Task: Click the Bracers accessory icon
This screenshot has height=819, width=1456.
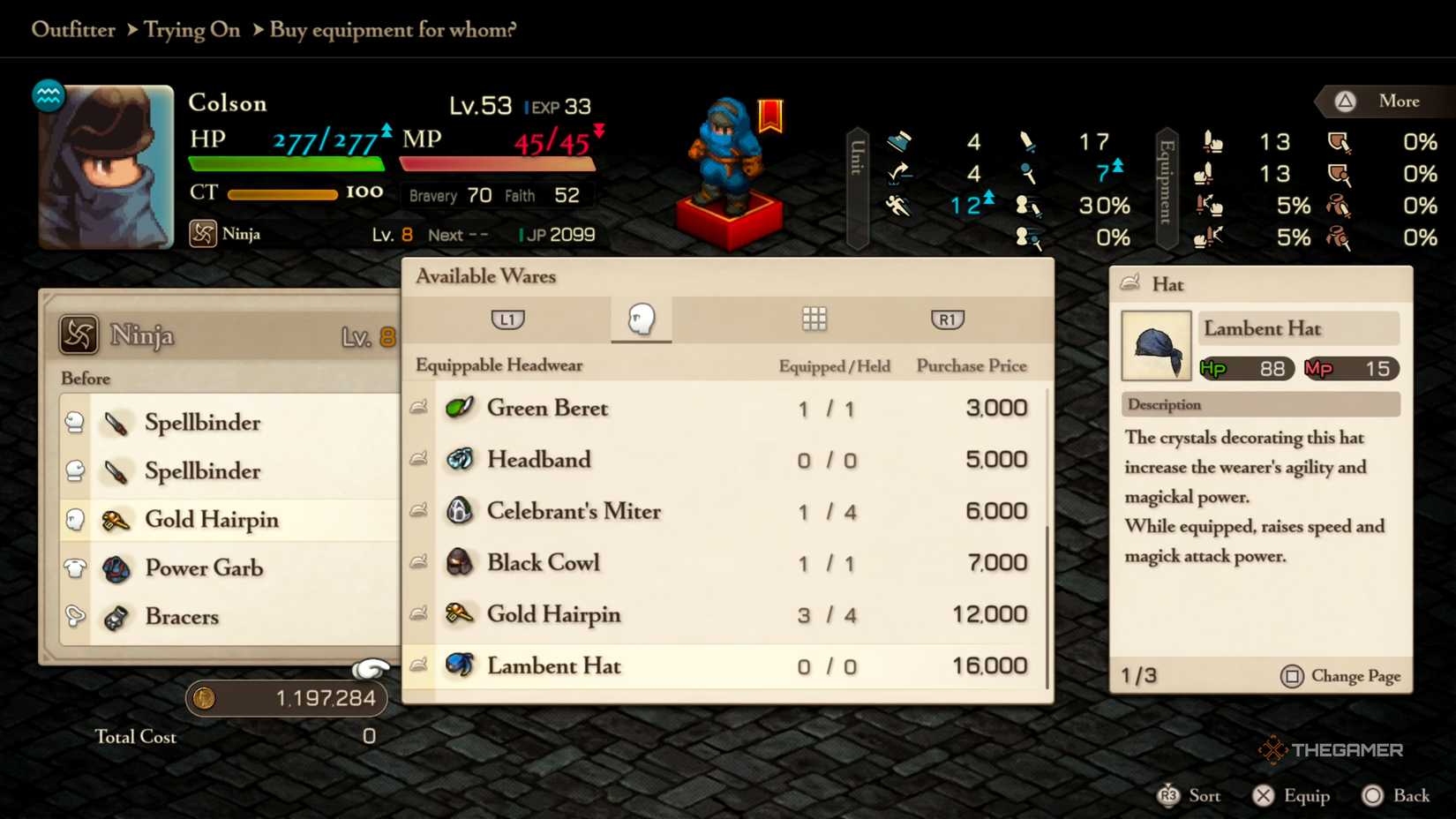Action: [116, 617]
